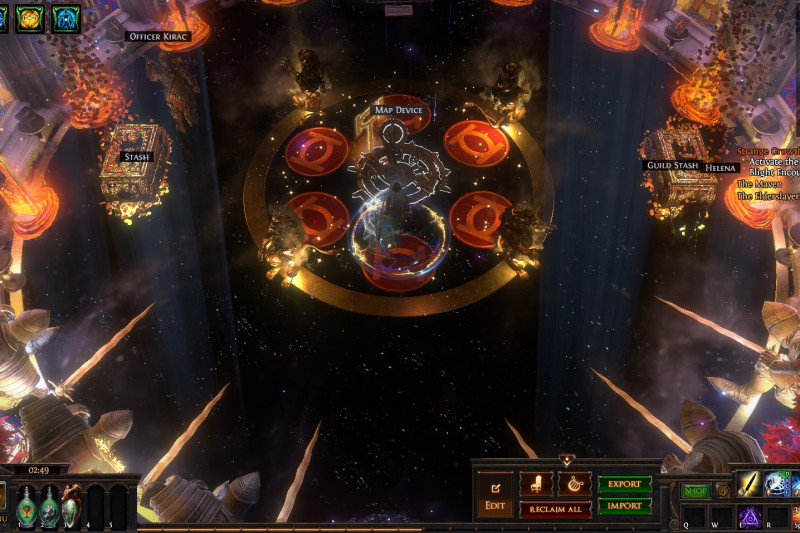Open the chair decorations button
This screenshot has width=800, height=533.
tap(536, 485)
